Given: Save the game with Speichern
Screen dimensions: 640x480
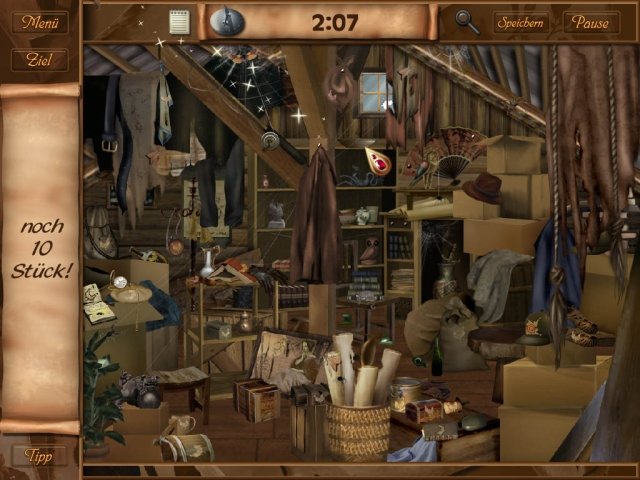Looking at the screenshot, I should click(520, 22).
